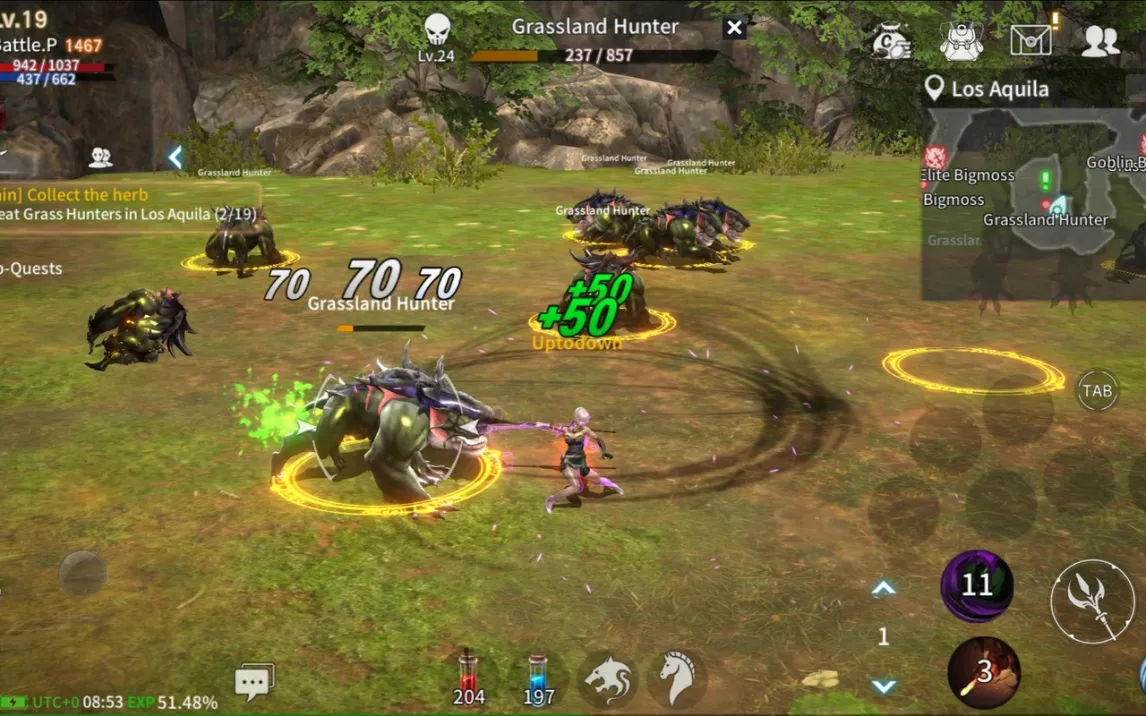Switch to the next skill page arrow
This screenshot has width=1146, height=716.
pyautogui.click(x=883, y=686)
